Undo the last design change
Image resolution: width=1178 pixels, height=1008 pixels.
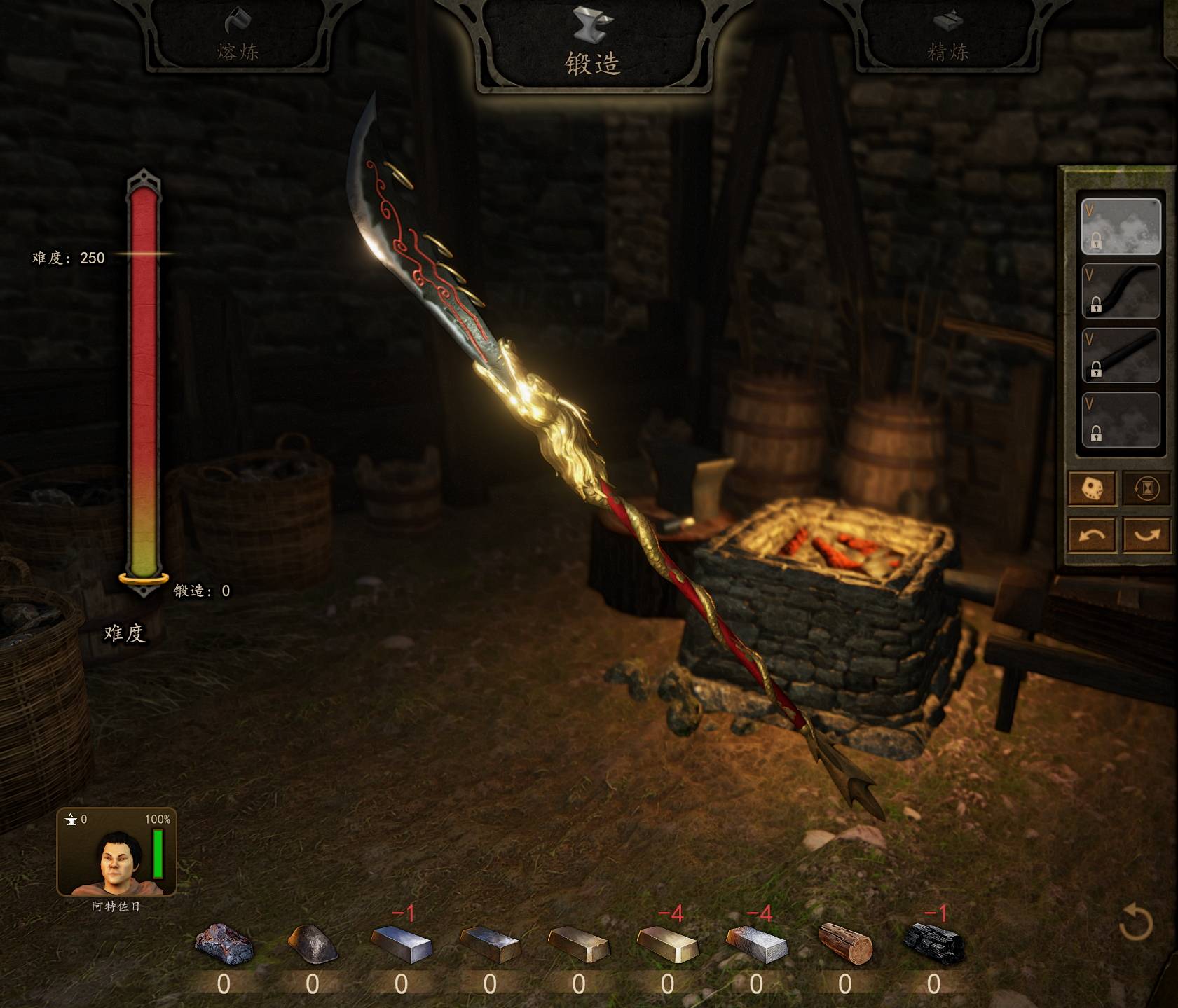[x=1092, y=536]
